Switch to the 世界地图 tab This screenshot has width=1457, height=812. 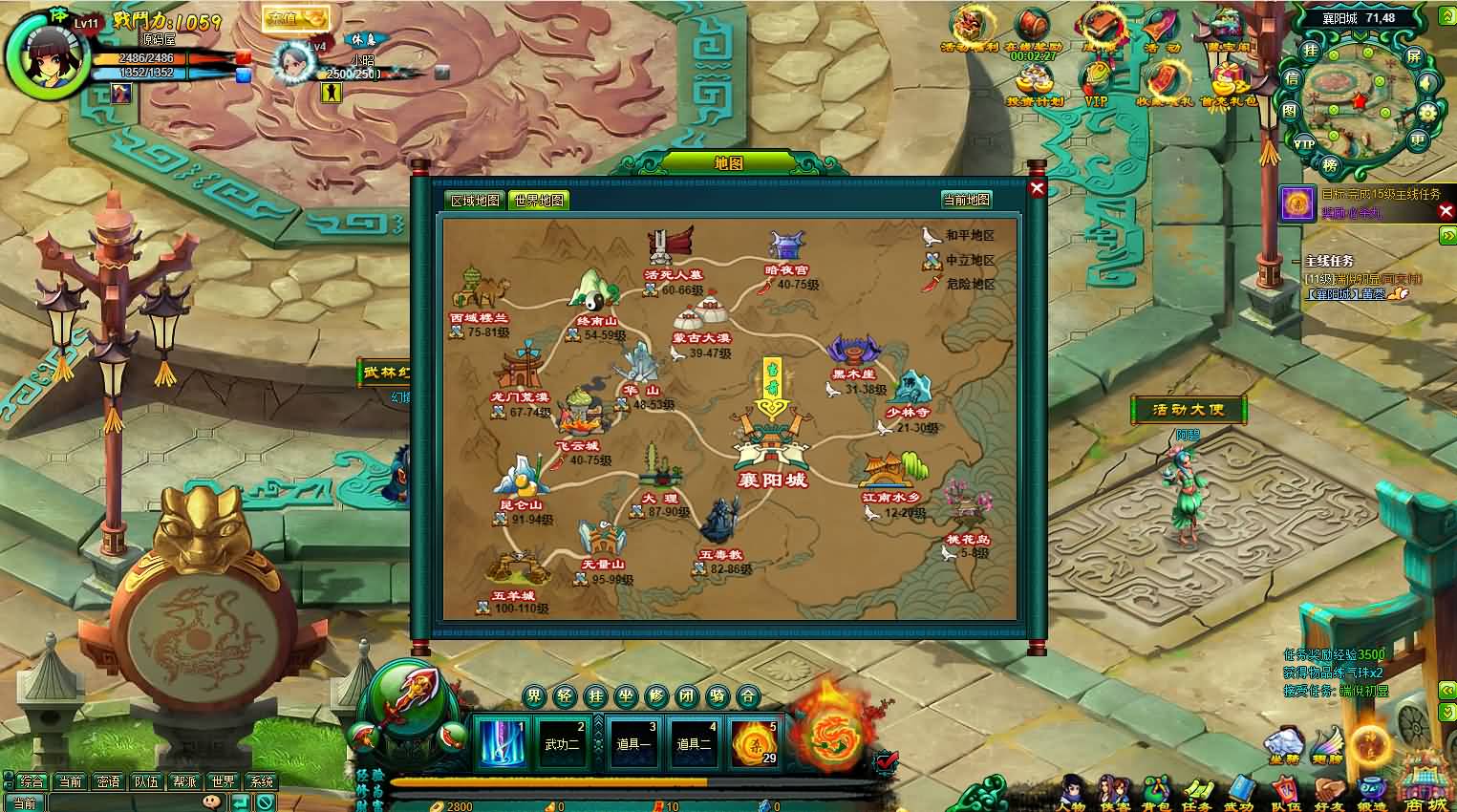pyautogui.click(x=538, y=200)
